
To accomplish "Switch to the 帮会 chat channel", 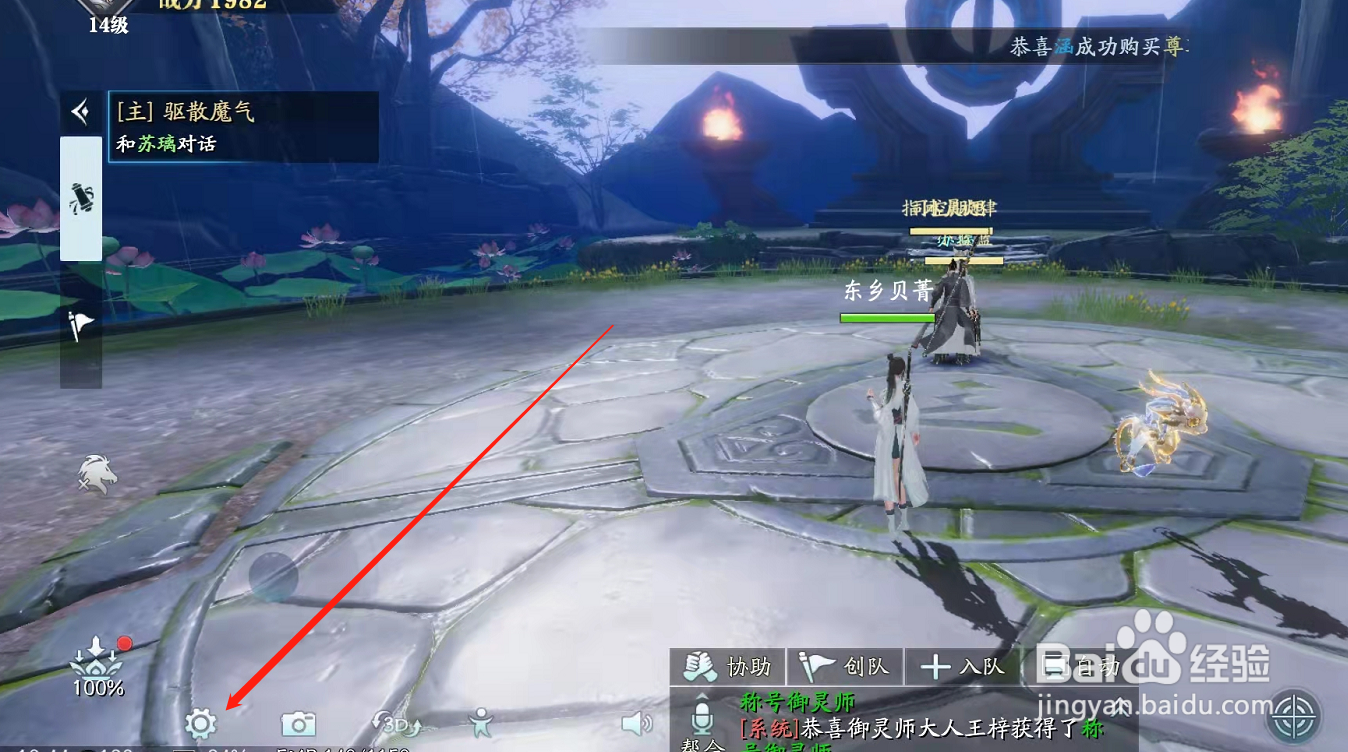I will click(700, 747).
